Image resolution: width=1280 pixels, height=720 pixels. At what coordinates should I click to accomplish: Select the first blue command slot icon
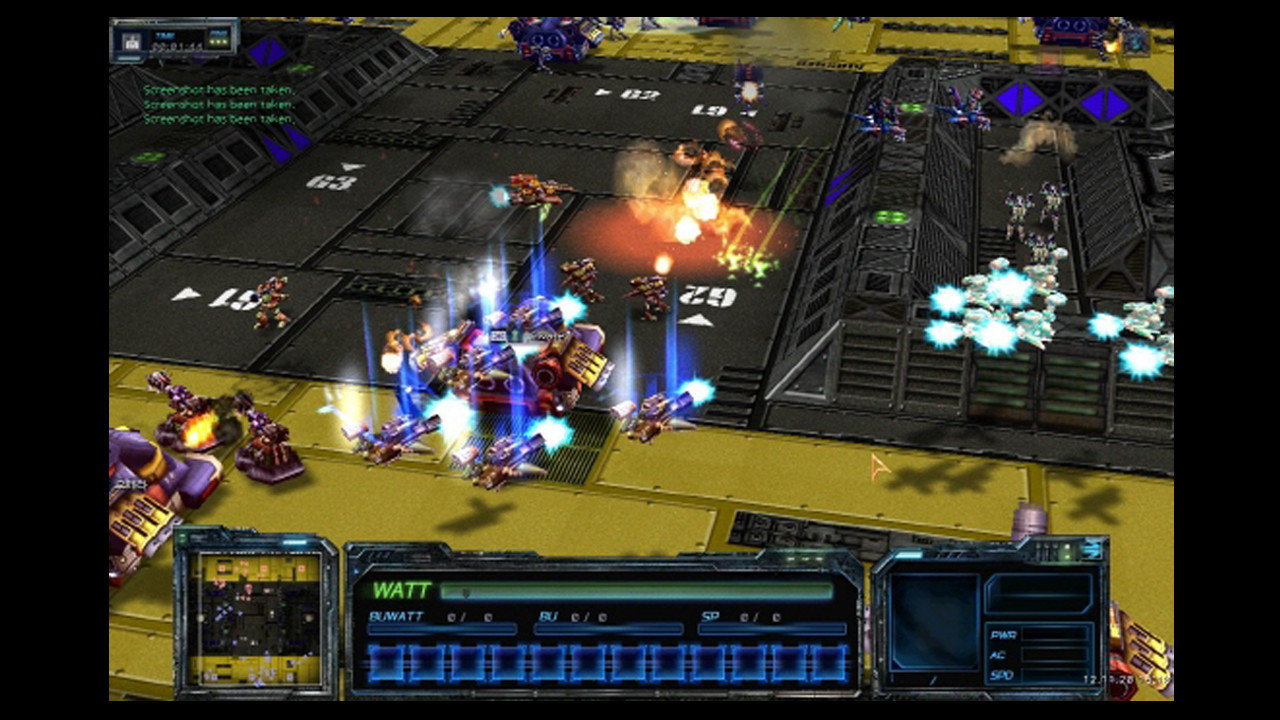(387, 660)
